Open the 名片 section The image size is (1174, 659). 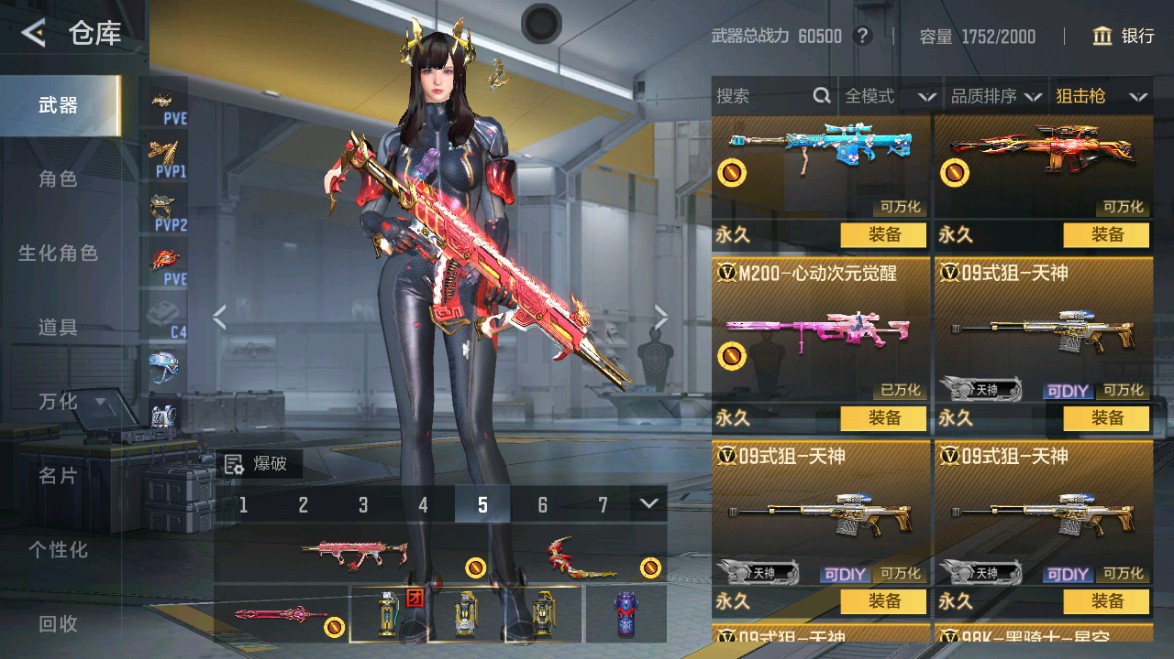pyautogui.click(x=58, y=475)
